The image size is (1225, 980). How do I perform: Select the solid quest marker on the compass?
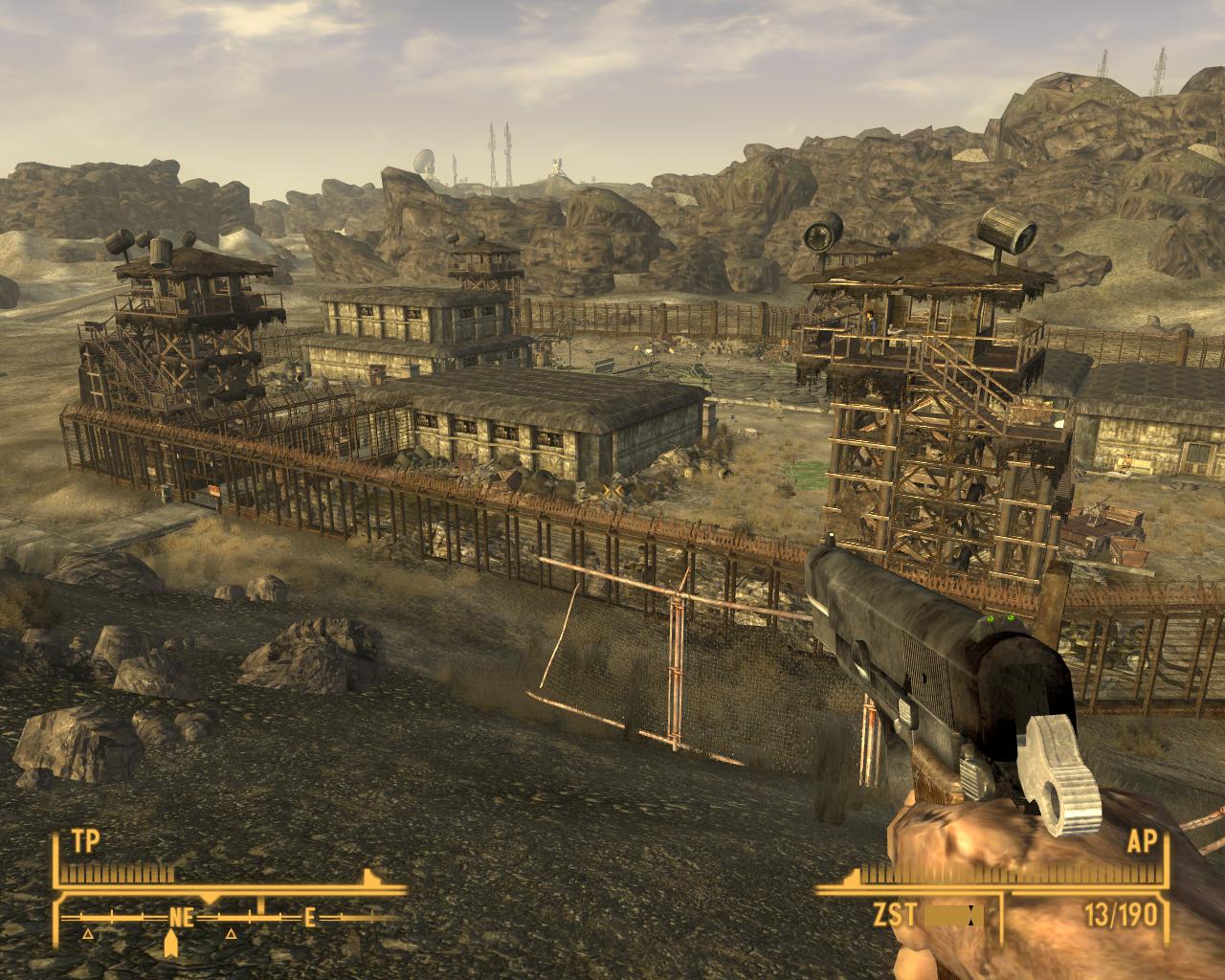pos(172,945)
